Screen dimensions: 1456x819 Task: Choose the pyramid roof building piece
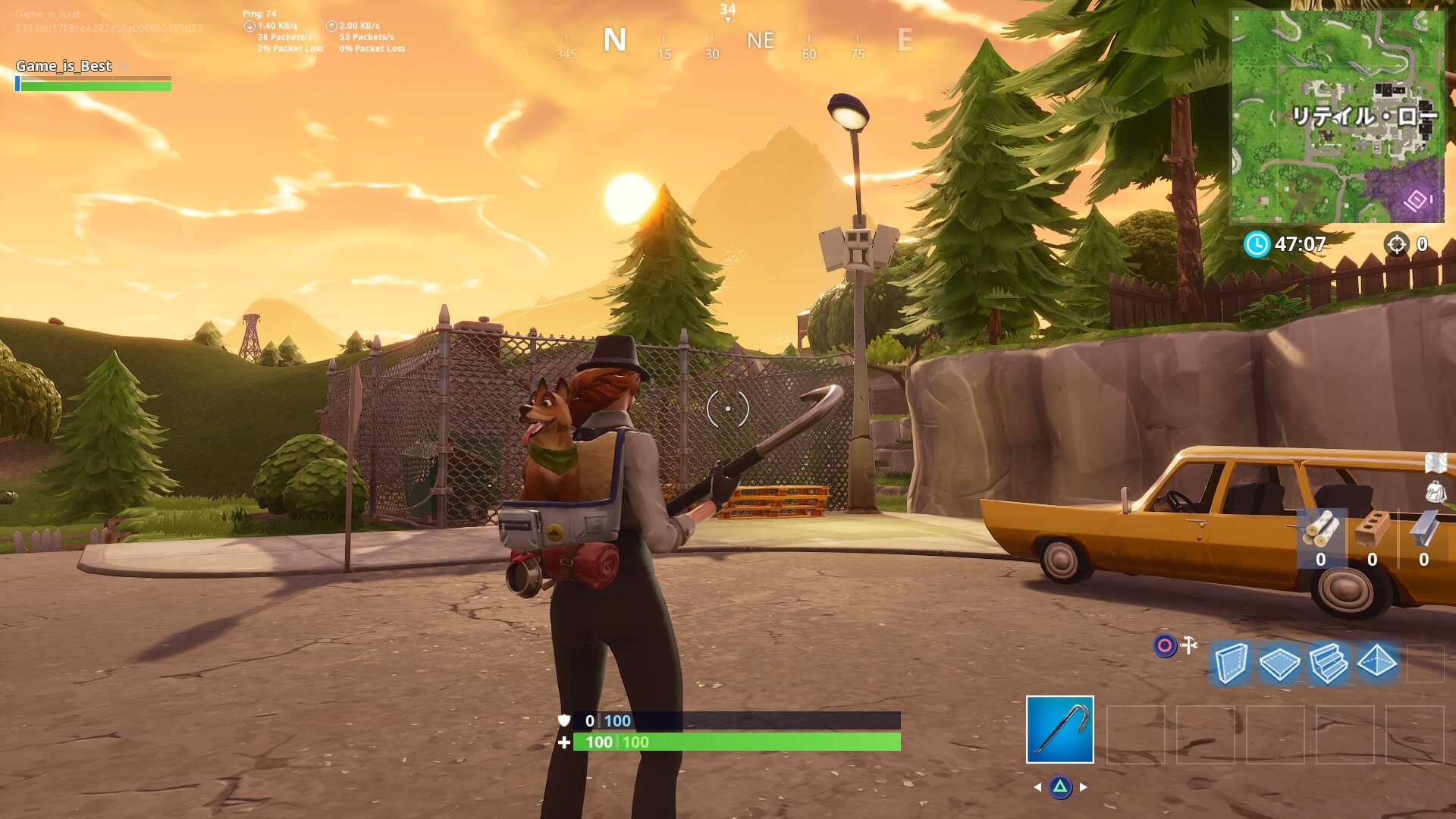coord(1377,663)
